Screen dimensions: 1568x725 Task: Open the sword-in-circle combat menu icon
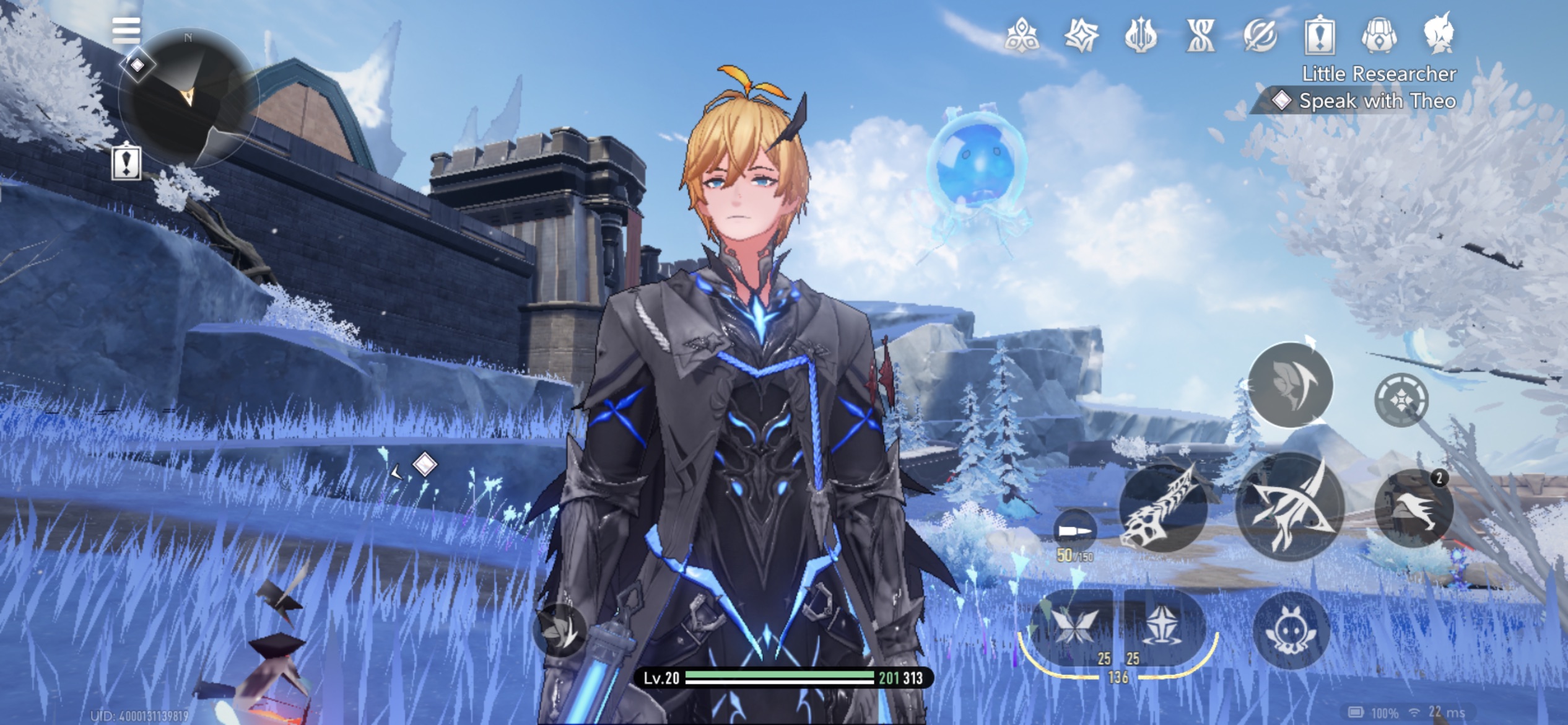pos(1260,35)
